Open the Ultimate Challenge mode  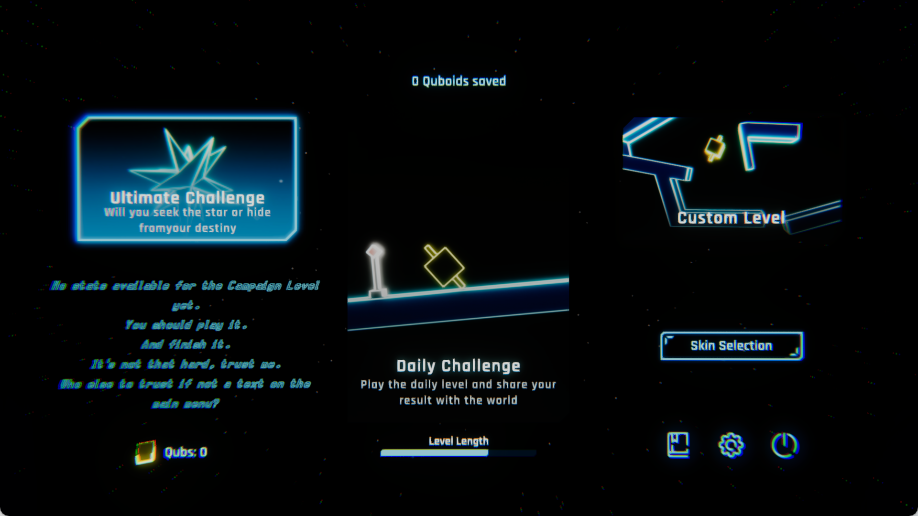click(187, 179)
